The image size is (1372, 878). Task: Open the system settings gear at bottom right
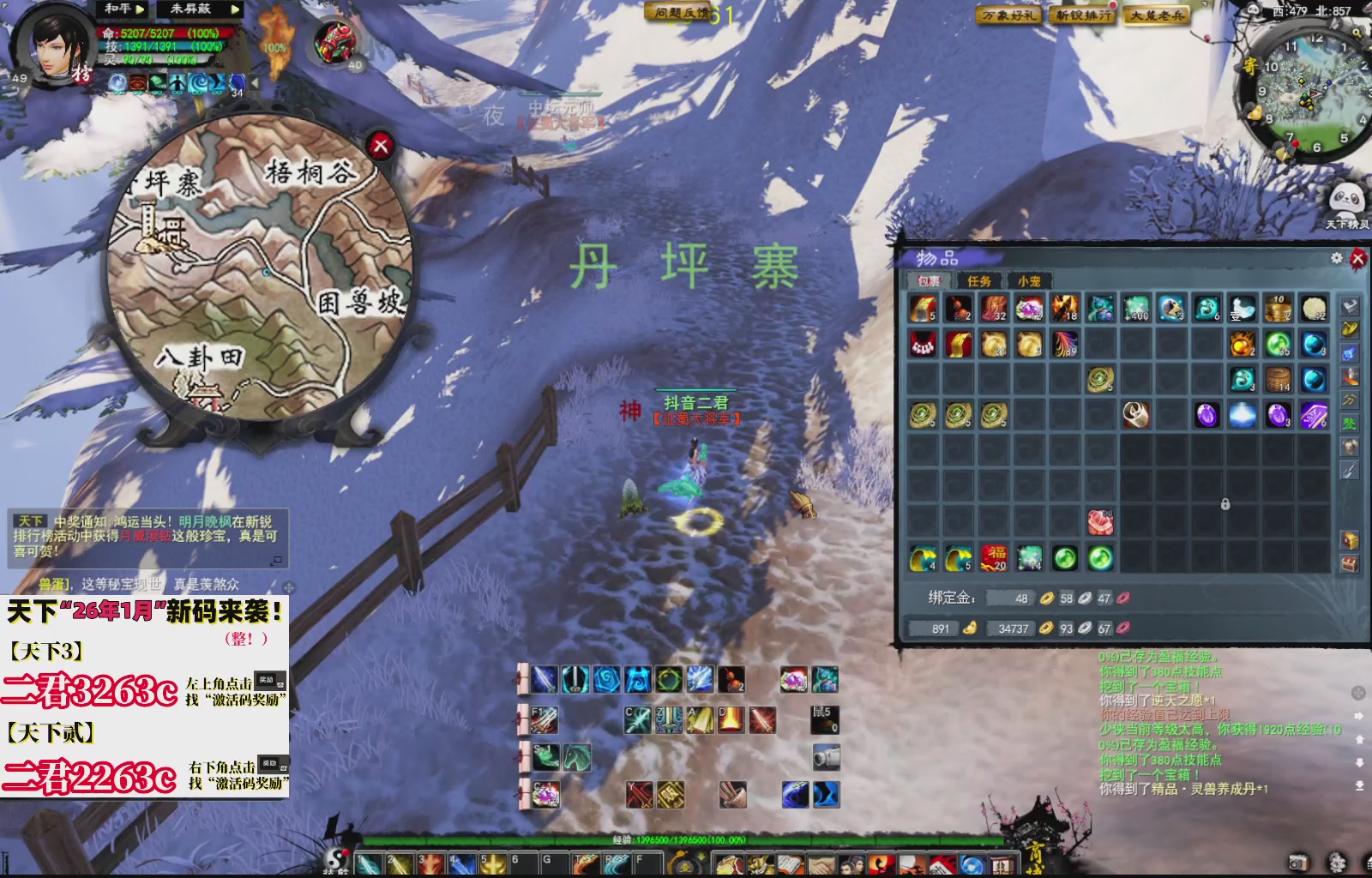click(1336, 863)
